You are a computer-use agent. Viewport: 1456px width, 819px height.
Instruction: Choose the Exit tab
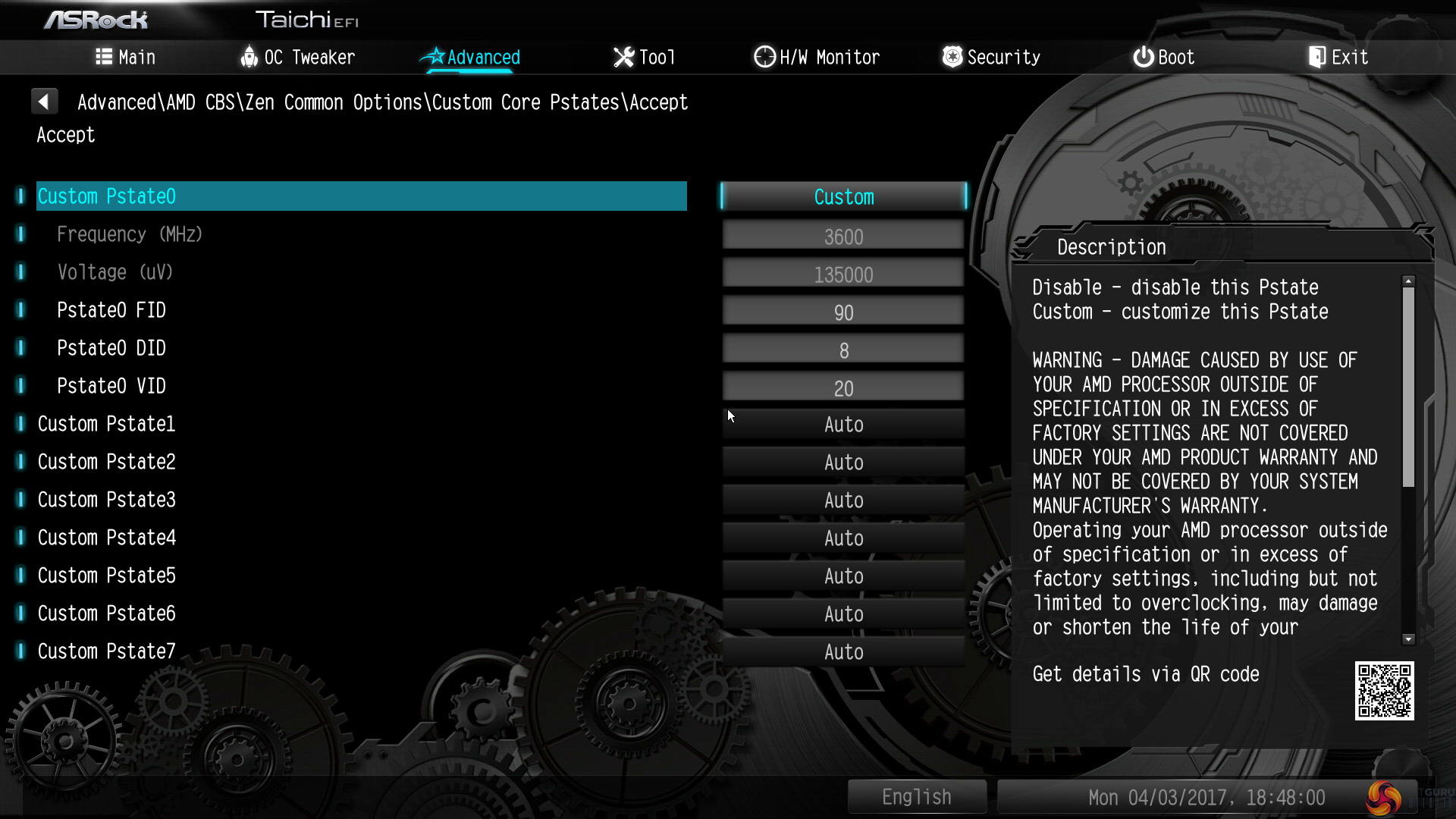click(x=1338, y=58)
